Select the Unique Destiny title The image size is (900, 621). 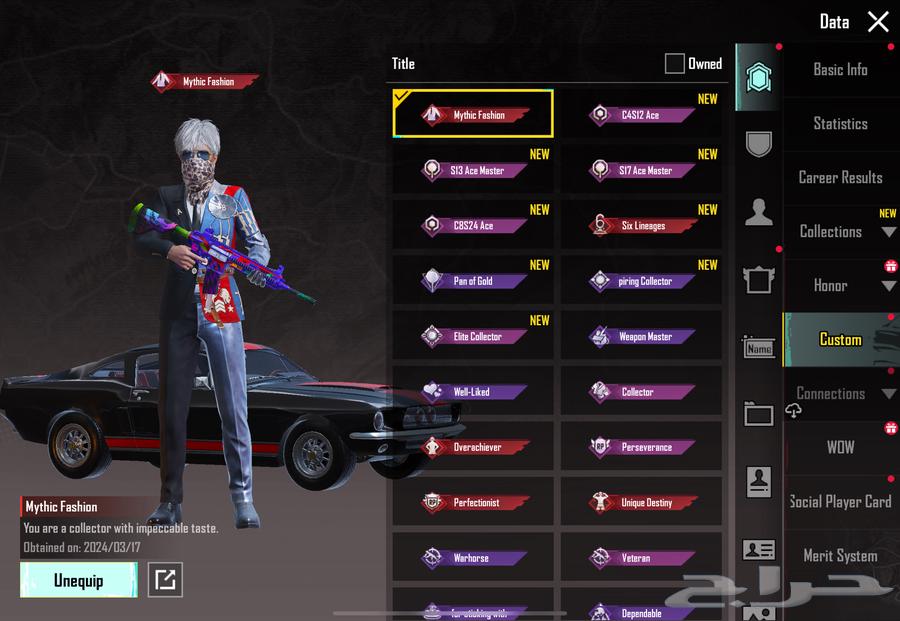coord(641,503)
